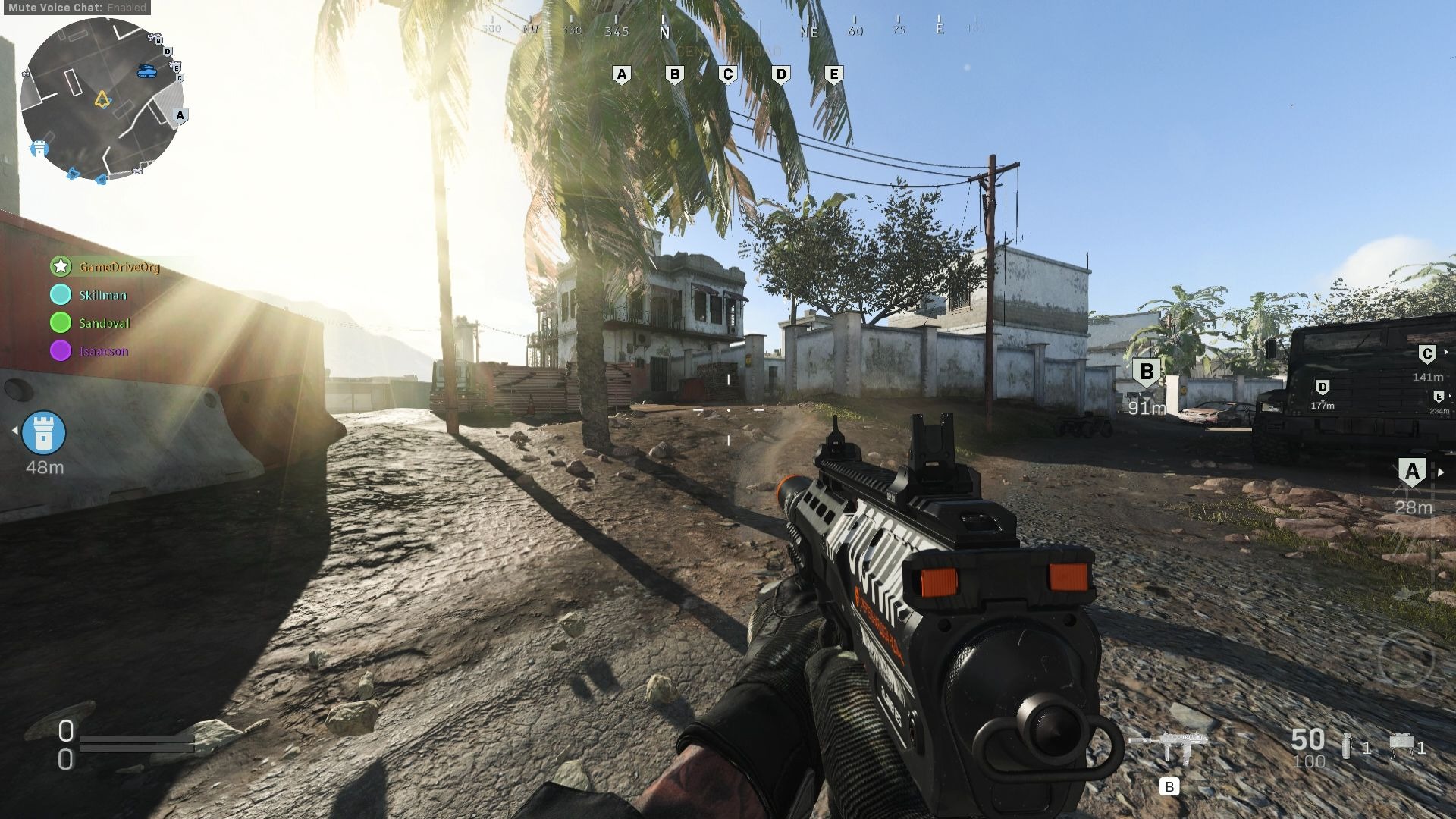The height and width of the screenshot is (819, 1456).
Task: Select squadmate Isaacson in the squad list
Action: tap(103, 351)
